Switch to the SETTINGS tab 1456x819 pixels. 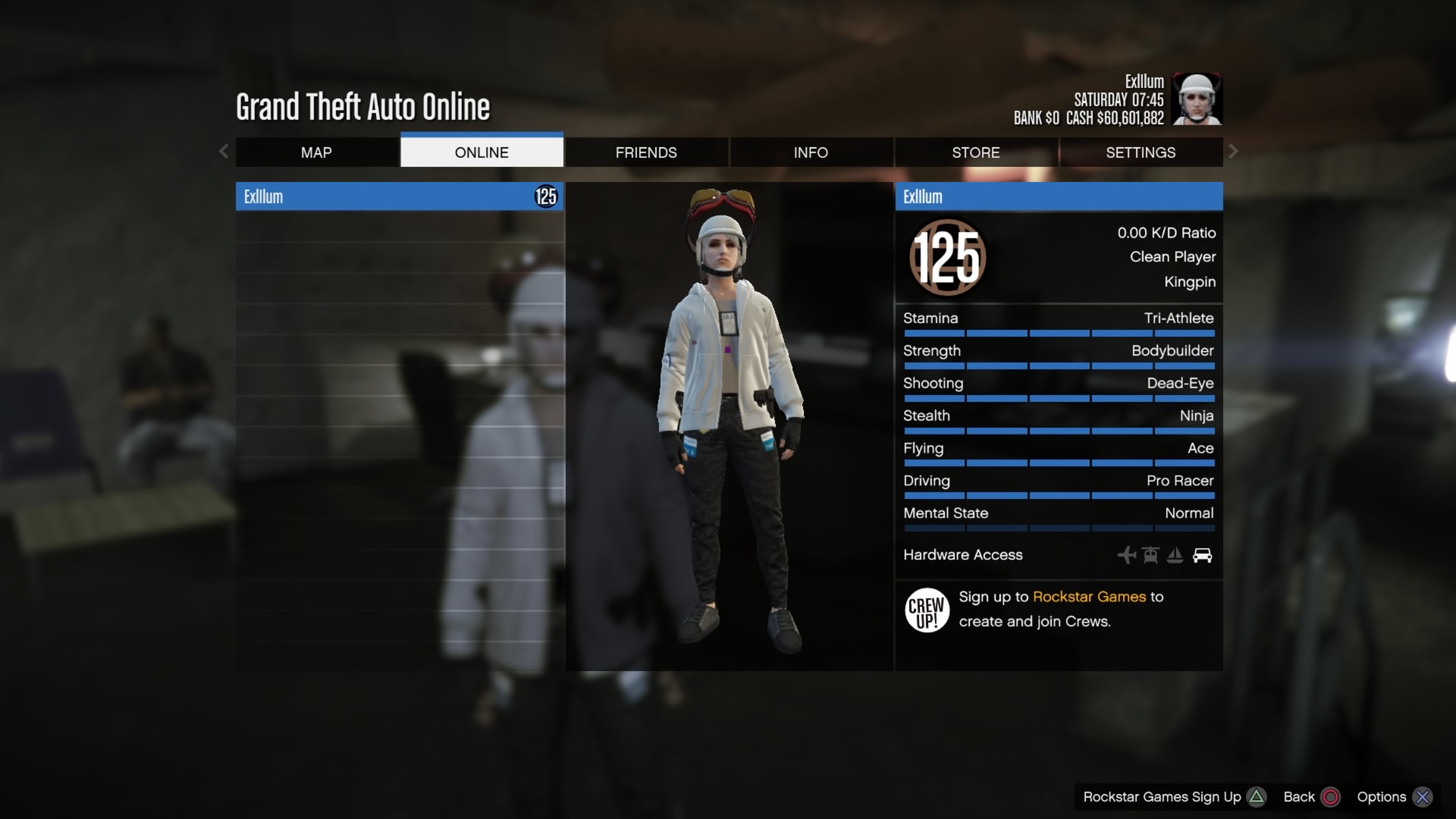click(1141, 152)
